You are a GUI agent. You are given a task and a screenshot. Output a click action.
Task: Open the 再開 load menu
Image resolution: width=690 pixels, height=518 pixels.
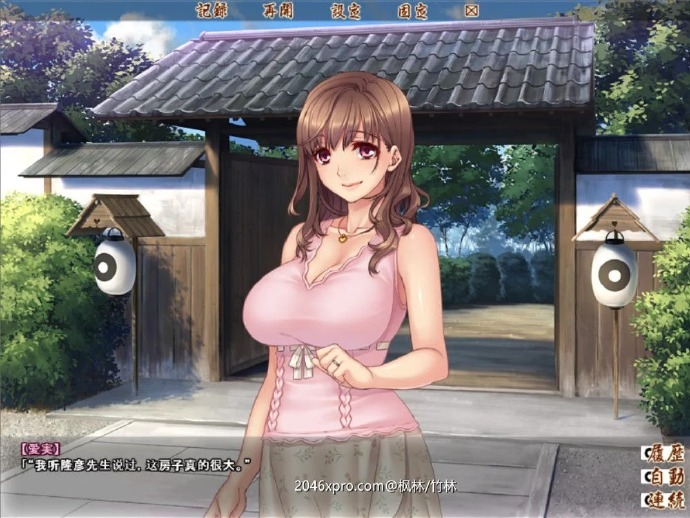pyautogui.click(x=278, y=10)
